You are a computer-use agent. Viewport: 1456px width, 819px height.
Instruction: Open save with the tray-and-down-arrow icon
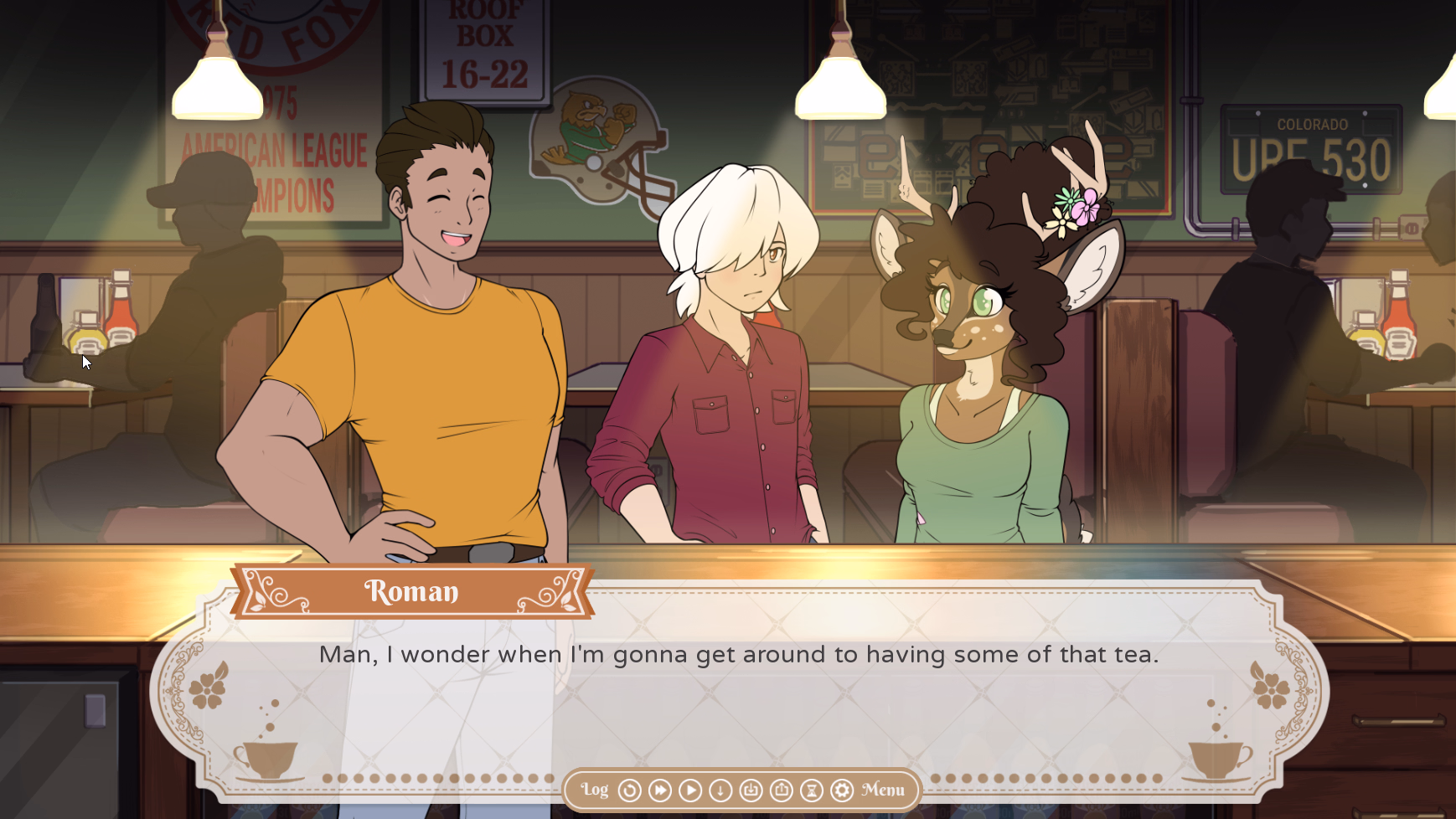pyautogui.click(x=751, y=791)
